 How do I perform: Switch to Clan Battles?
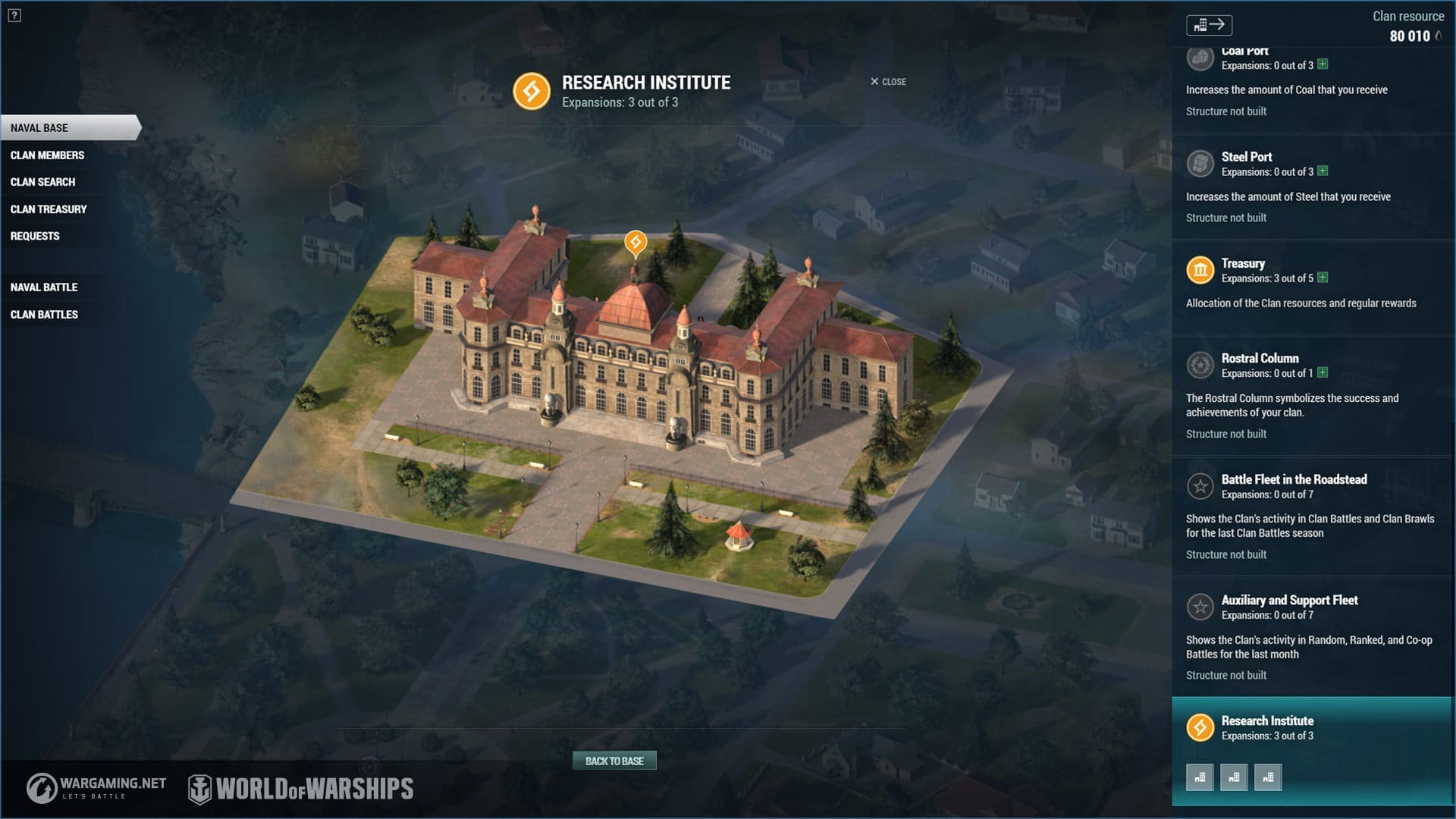(44, 315)
